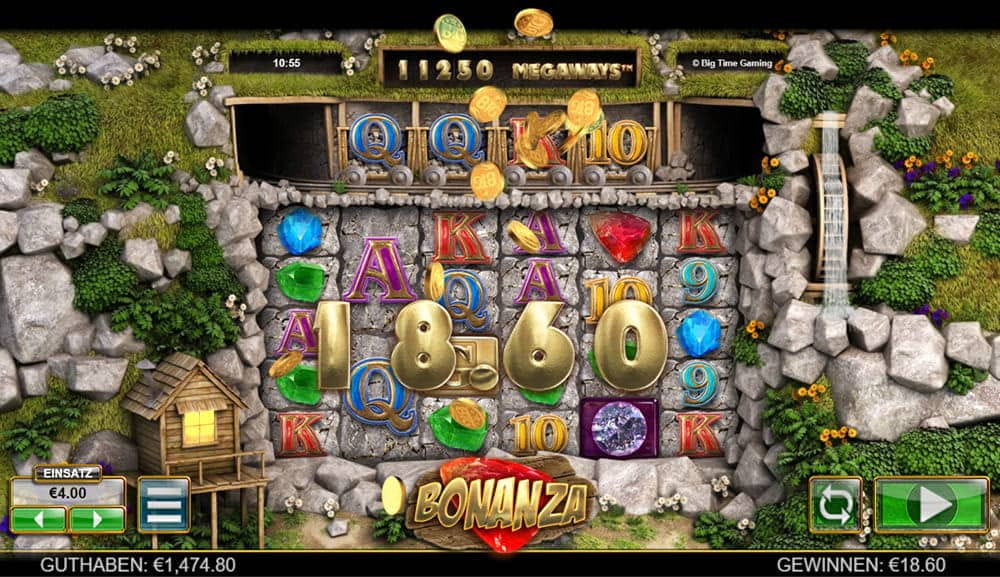Activate the autoplay circular arrows button
Image resolution: width=1000 pixels, height=577 pixels.
pyautogui.click(x=837, y=504)
